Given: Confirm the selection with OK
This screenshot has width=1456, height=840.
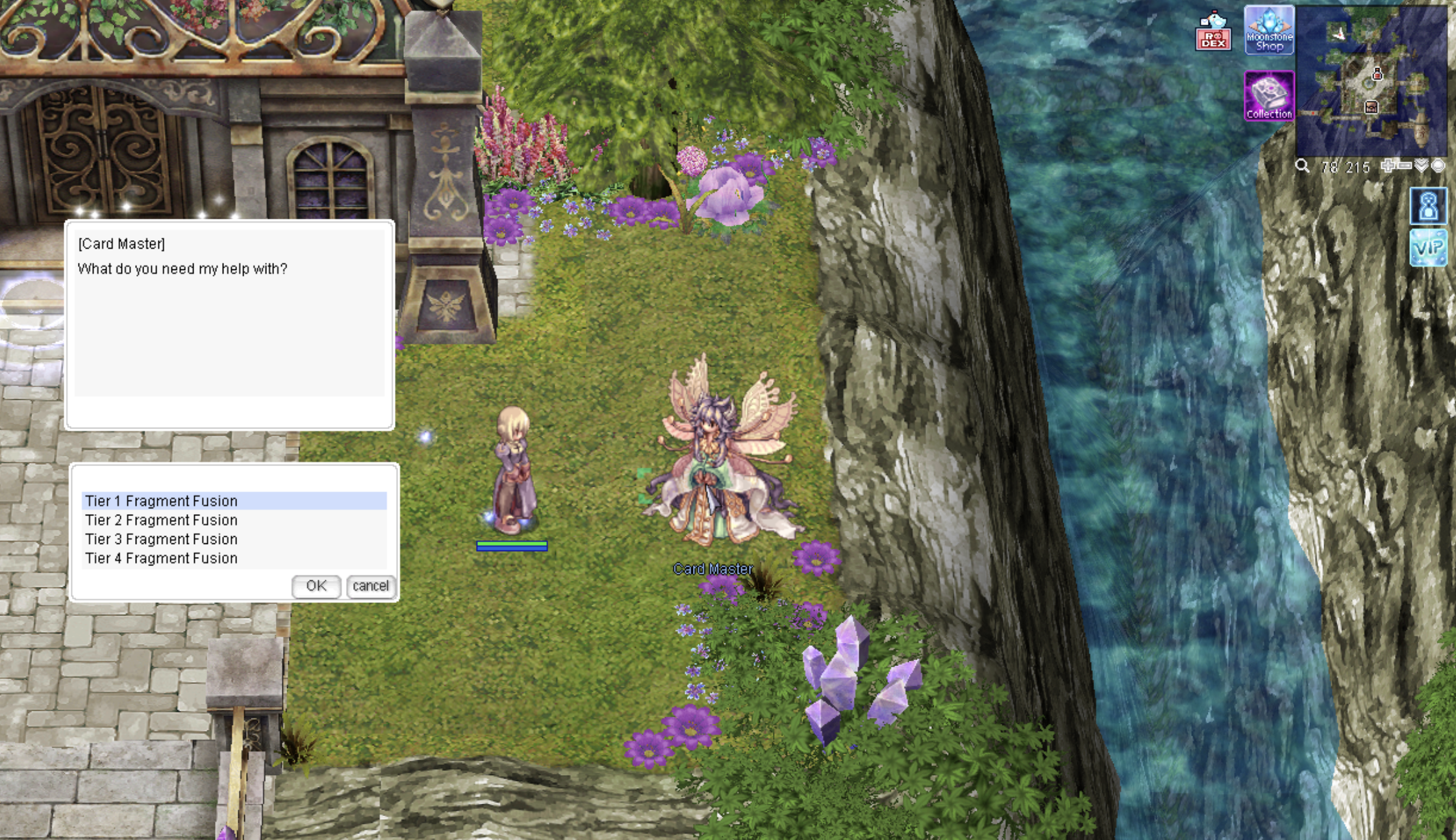Looking at the screenshot, I should click(316, 586).
